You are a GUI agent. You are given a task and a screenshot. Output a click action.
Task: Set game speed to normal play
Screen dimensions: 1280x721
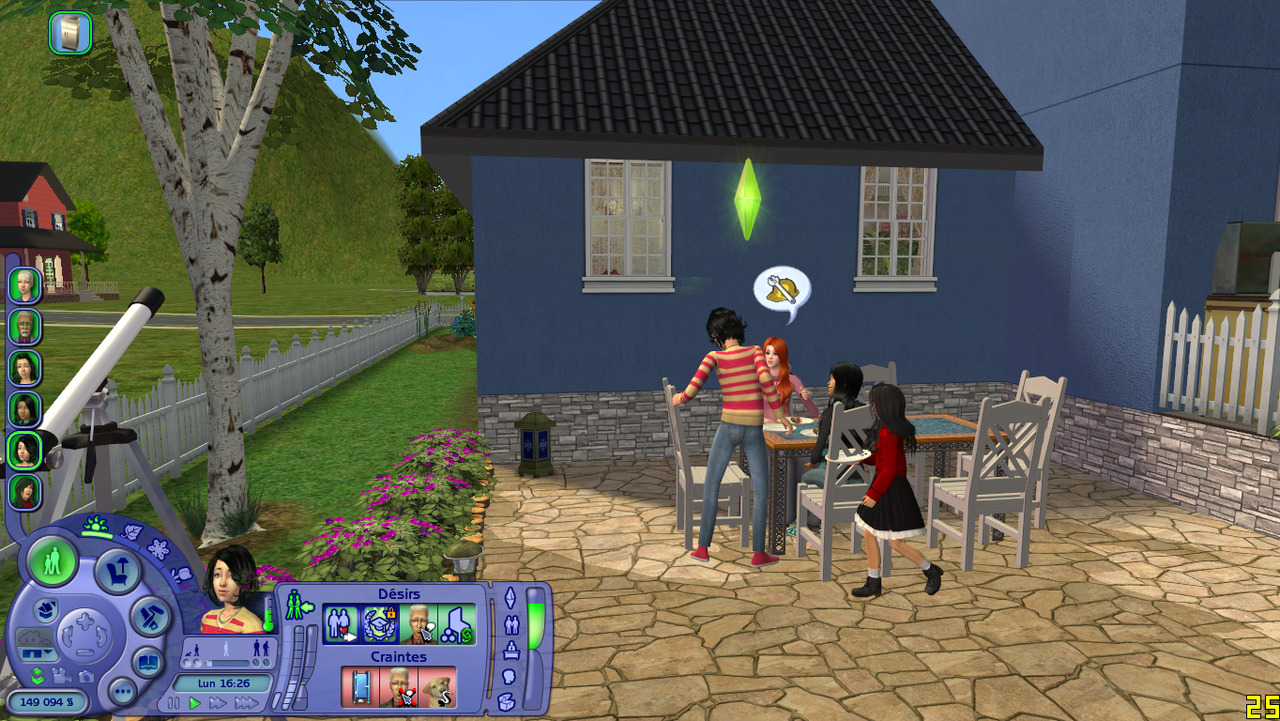pyautogui.click(x=195, y=704)
